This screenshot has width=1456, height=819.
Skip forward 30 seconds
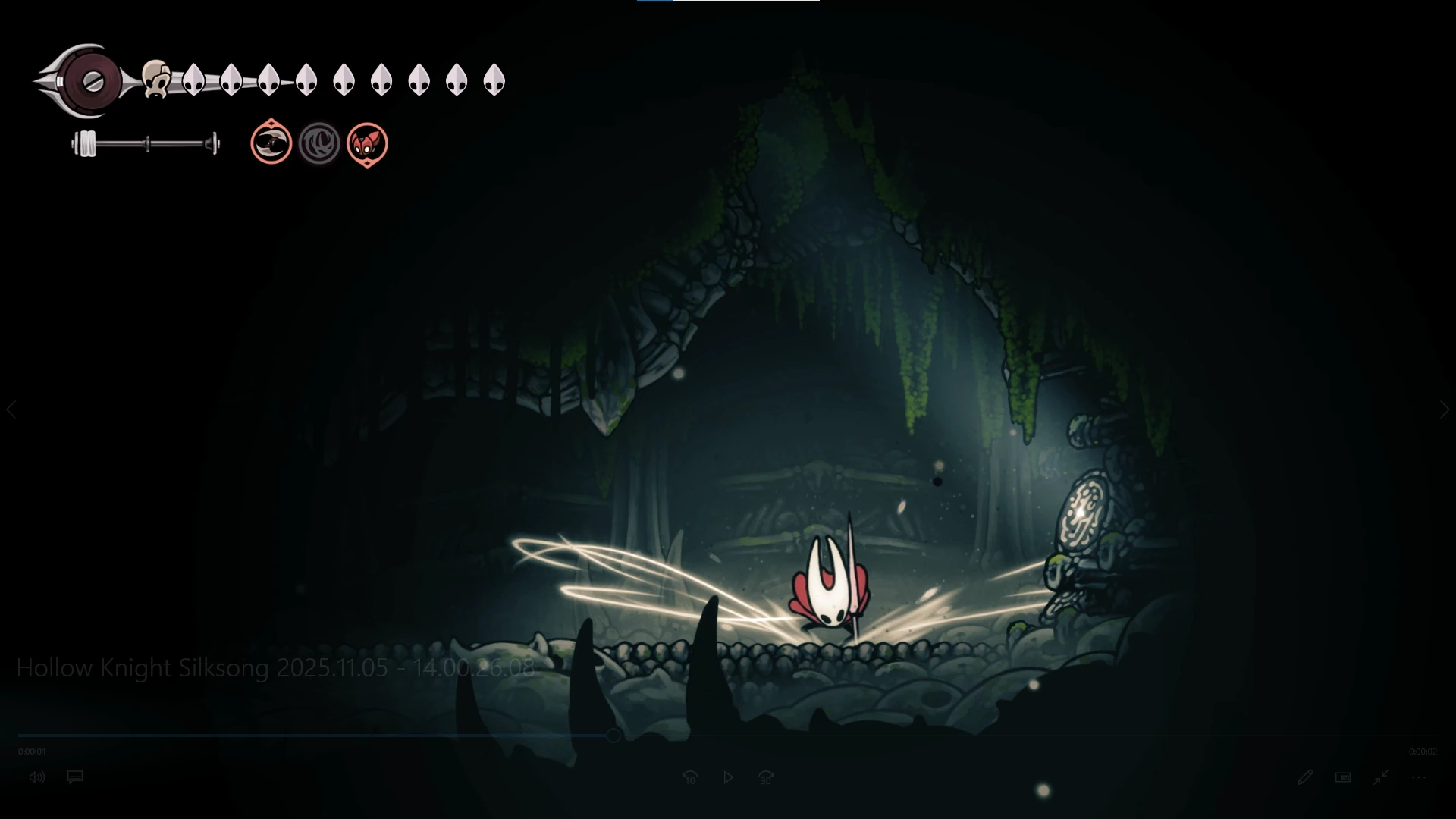pyautogui.click(x=766, y=777)
